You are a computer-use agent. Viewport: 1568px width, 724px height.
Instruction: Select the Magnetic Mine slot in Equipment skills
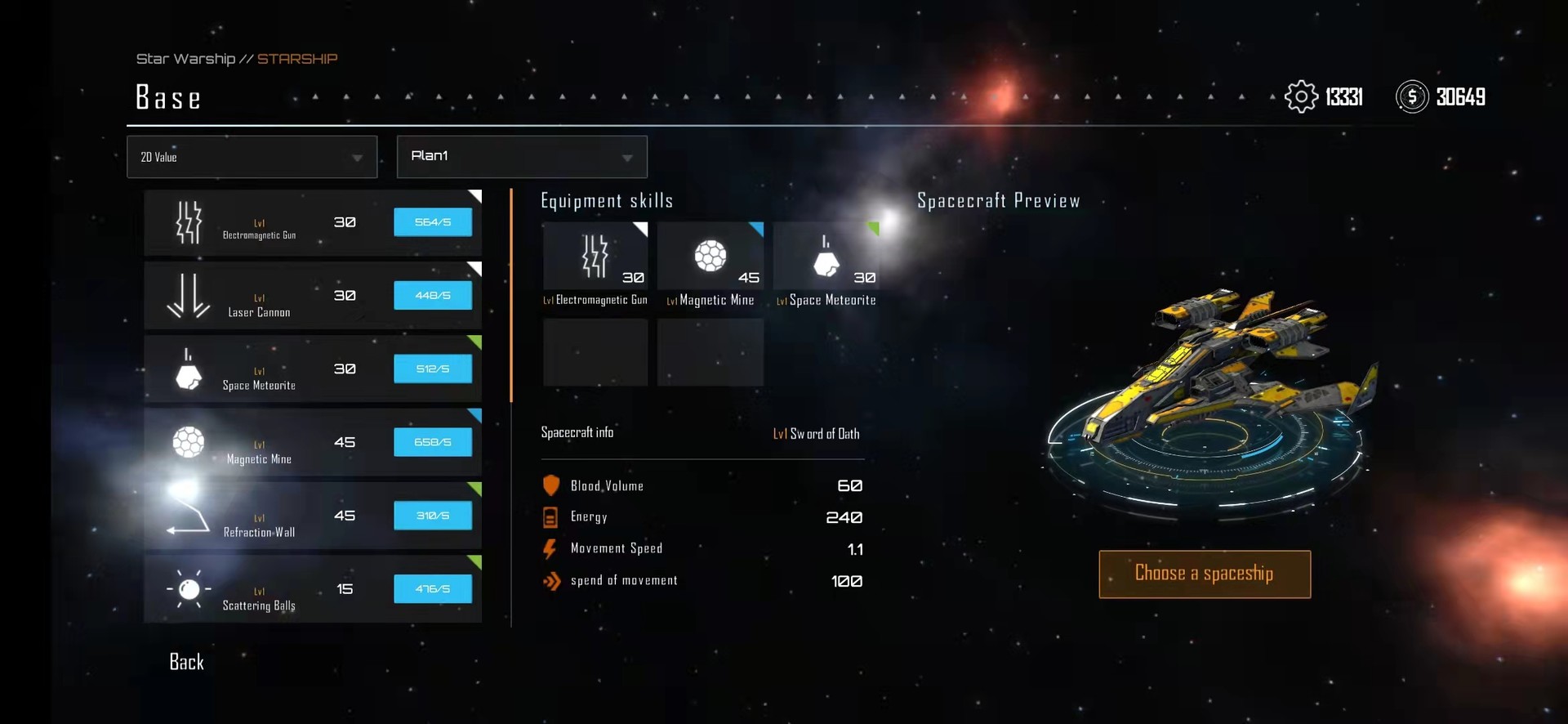(710, 256)
